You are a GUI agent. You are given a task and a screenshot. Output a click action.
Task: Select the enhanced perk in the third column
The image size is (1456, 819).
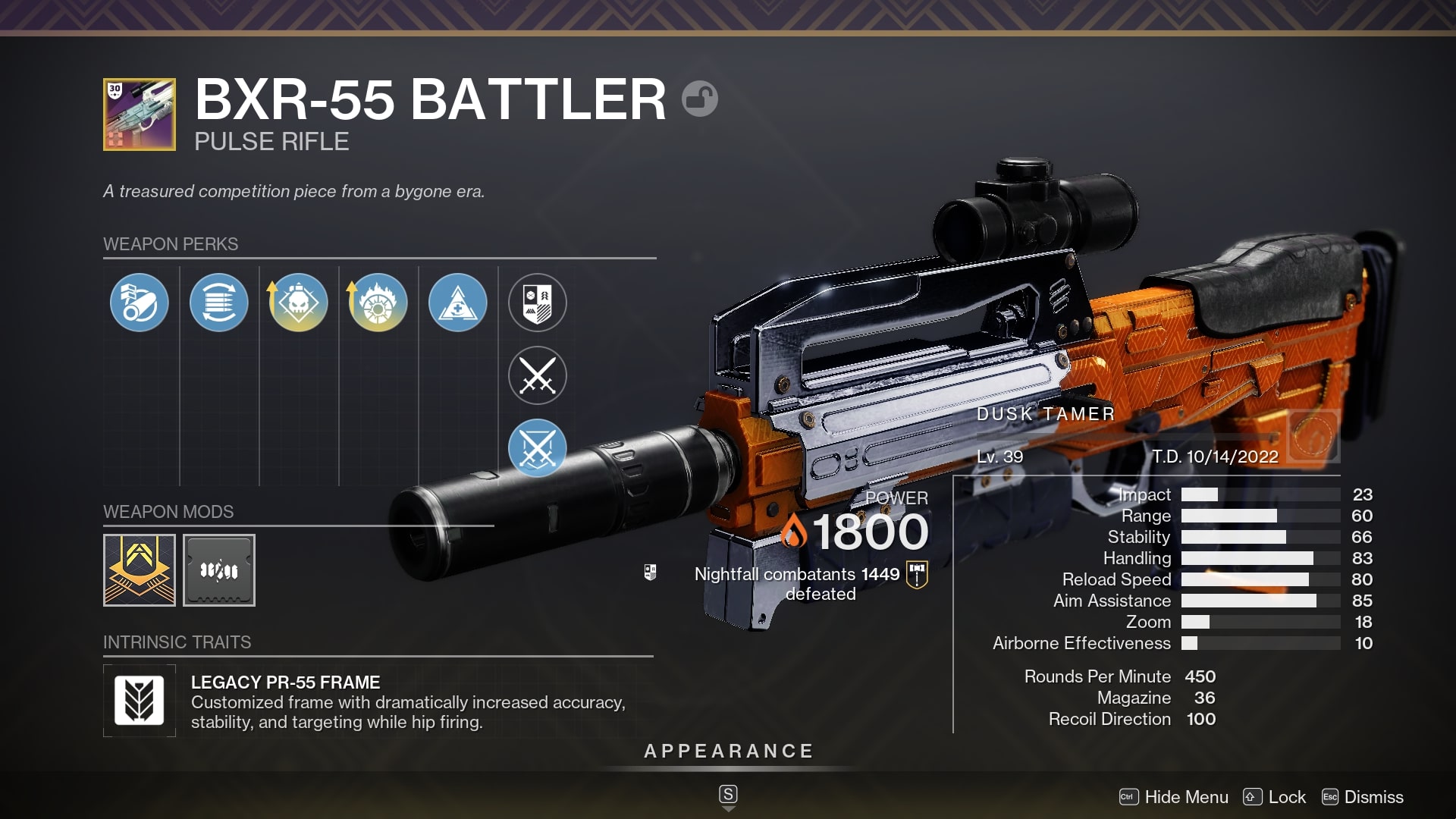pyautogui.click(x=298, y=302)
